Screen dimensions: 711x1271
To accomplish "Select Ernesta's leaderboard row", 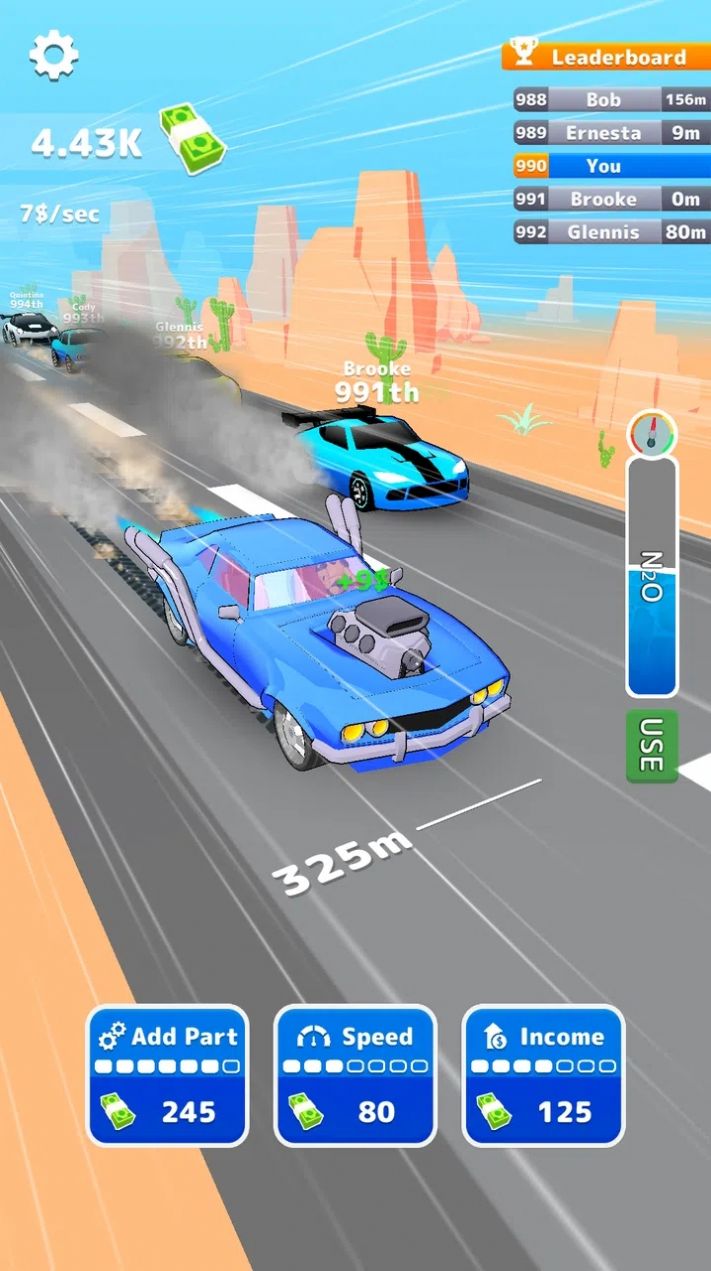I will point(610,132).
